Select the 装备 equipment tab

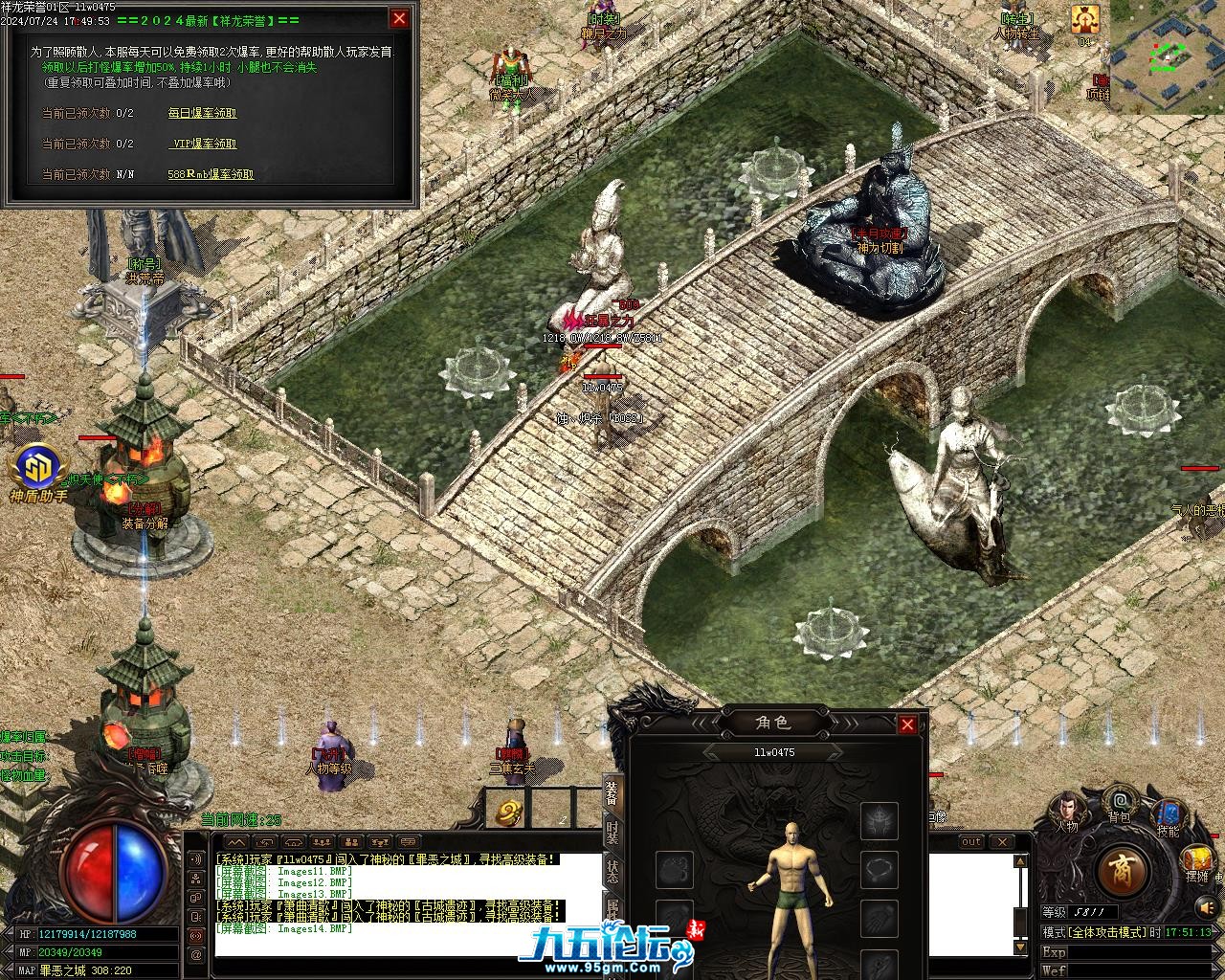click(612, 794)
